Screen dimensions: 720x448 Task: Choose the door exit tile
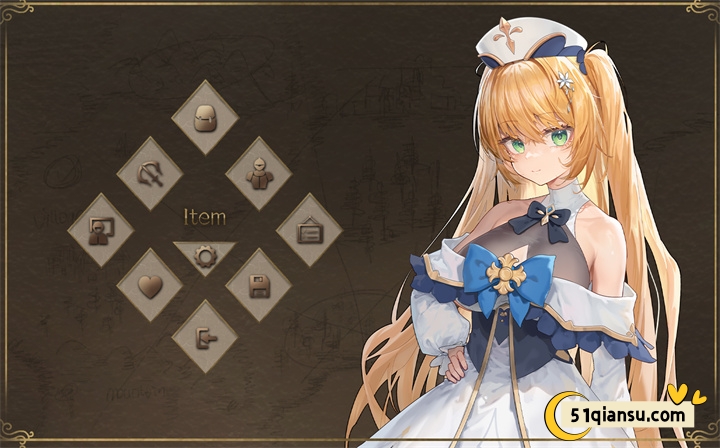pyautogui.click(x=205, y=338)
